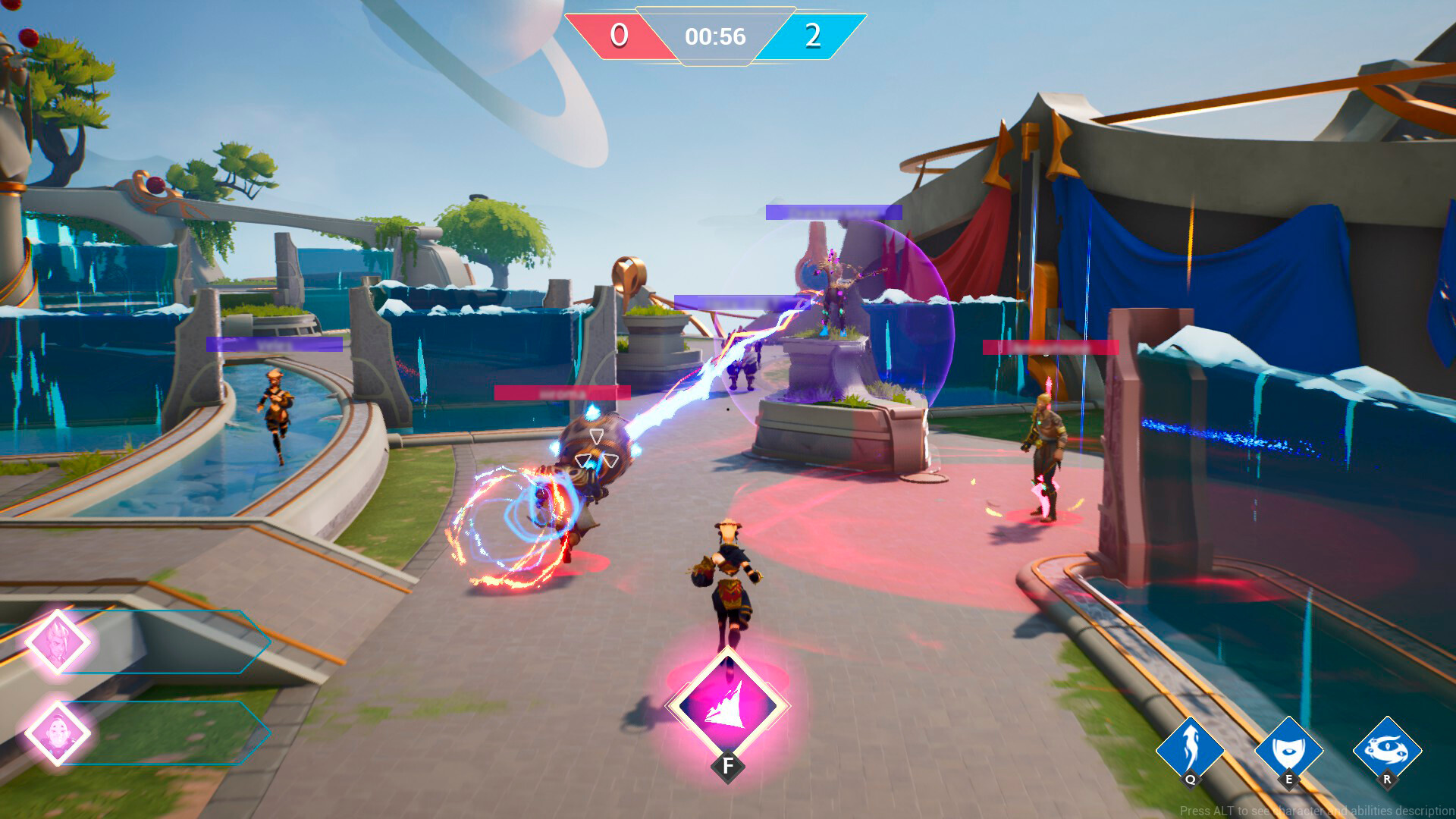Trigger the R swirling fish ultimate icon

pos(1389,748)
